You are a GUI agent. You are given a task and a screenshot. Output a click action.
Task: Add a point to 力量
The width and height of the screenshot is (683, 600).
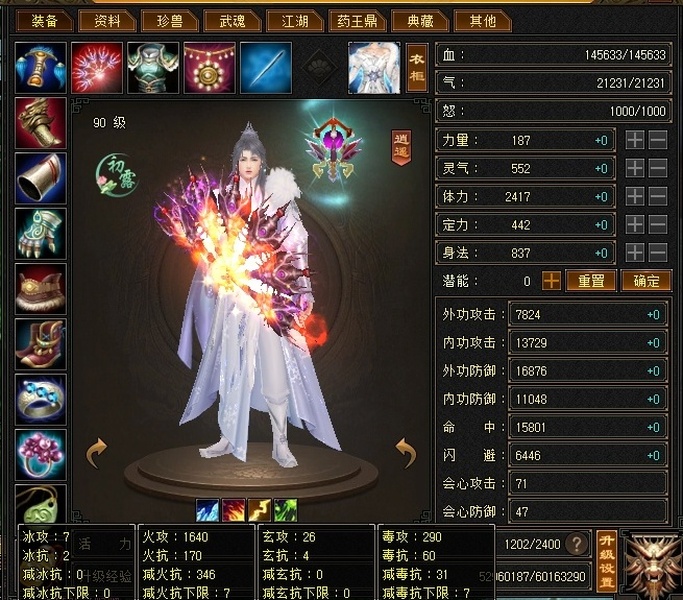coord(634,141)
